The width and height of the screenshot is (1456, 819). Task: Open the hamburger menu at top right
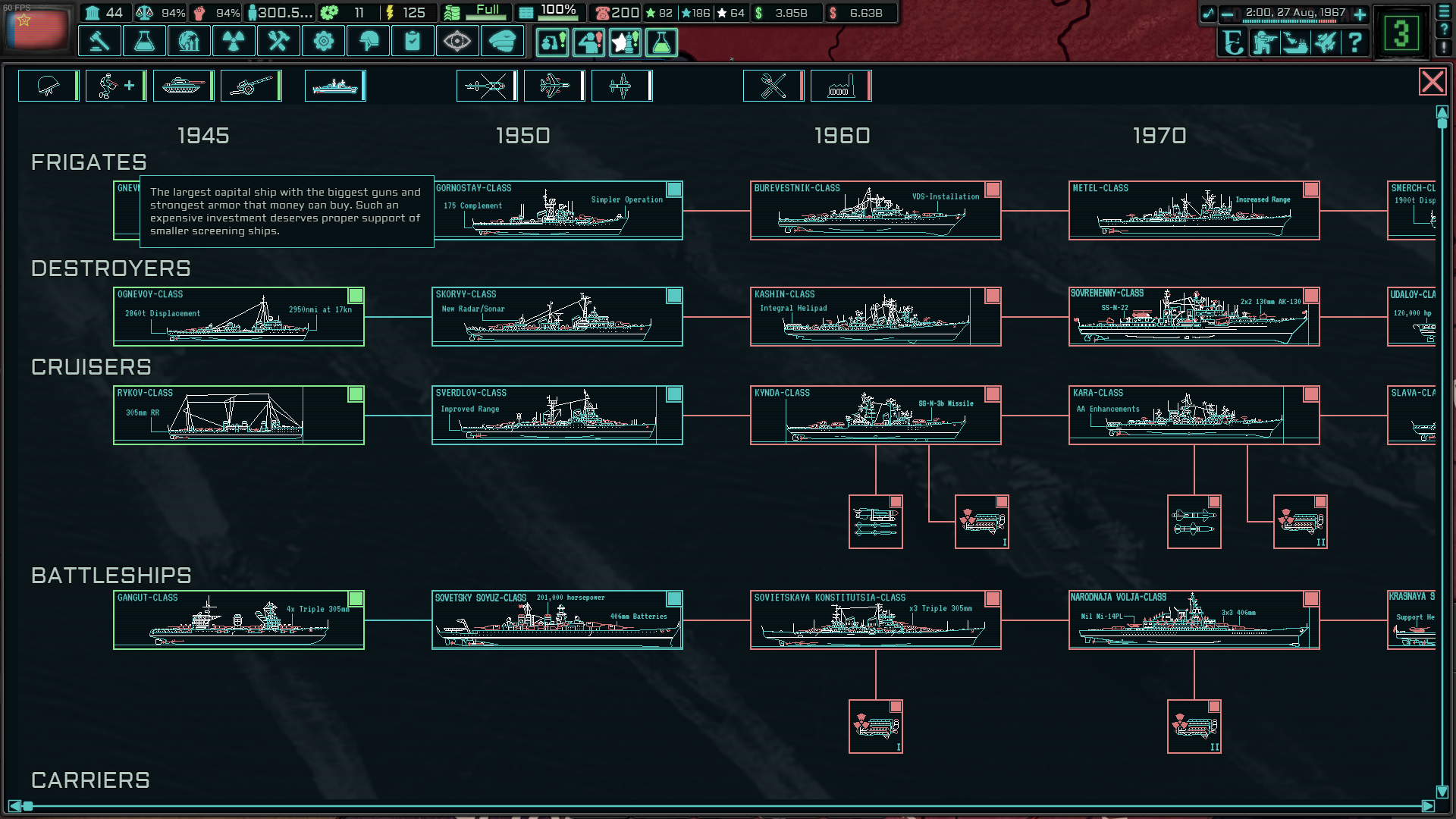coord(1445,12)
